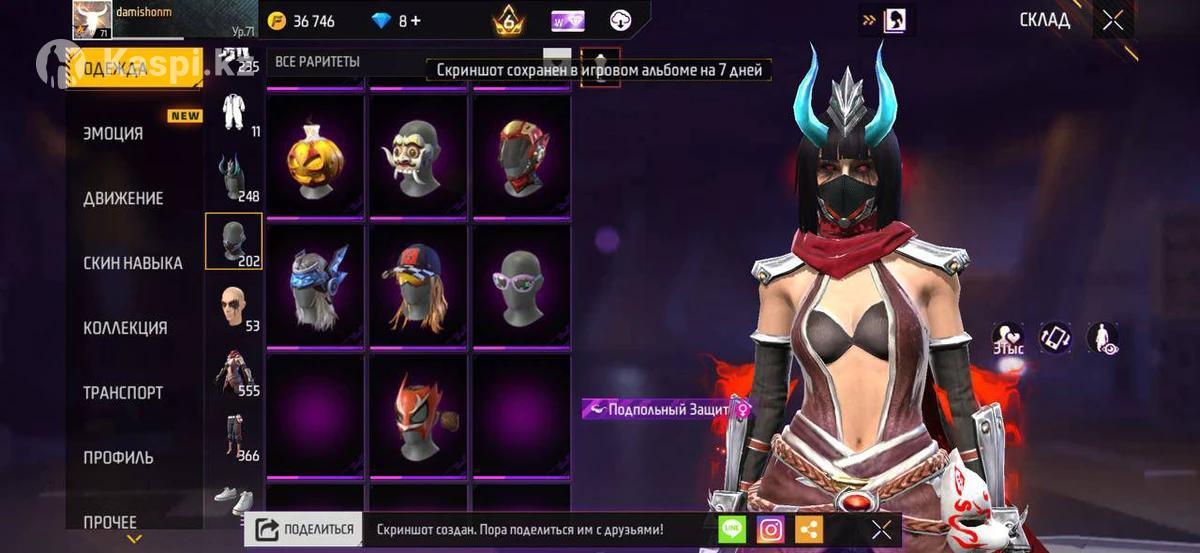Choose the pink sunglasses item
This screenshot has height=553, width=1200.
pos(521,285)
